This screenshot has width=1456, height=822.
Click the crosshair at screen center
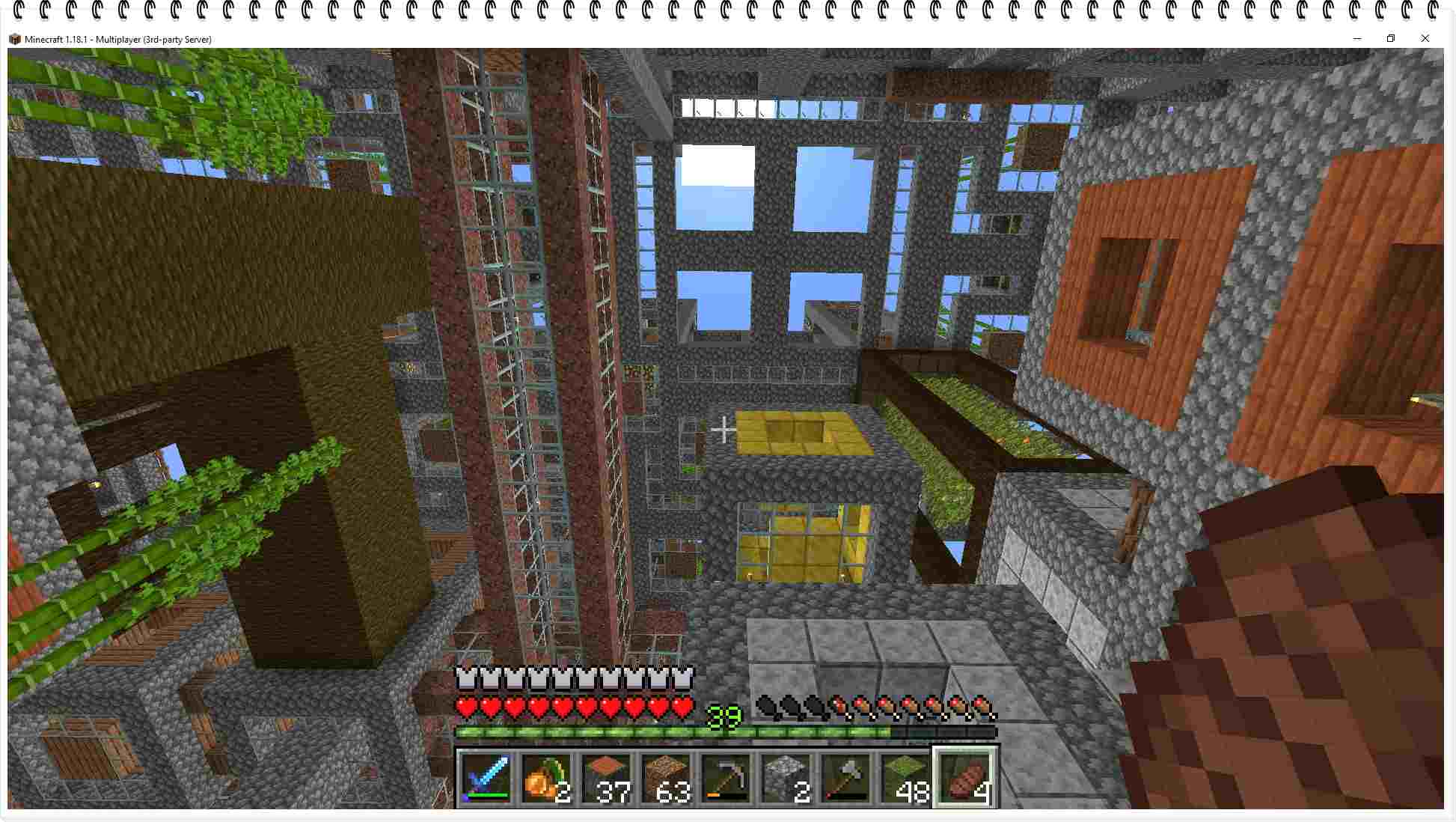pos(723,430)
